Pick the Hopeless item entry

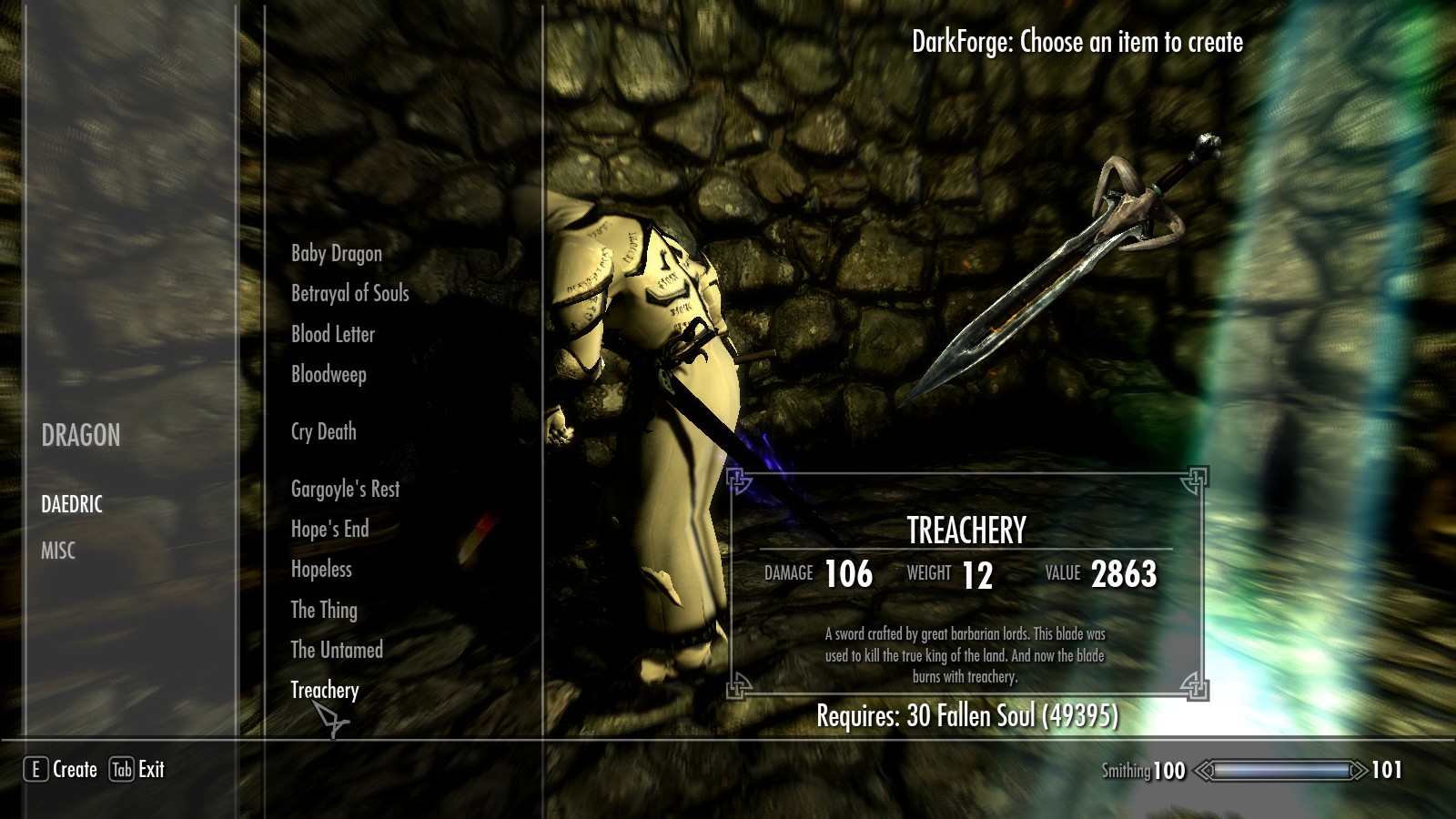tap(320, 569)
